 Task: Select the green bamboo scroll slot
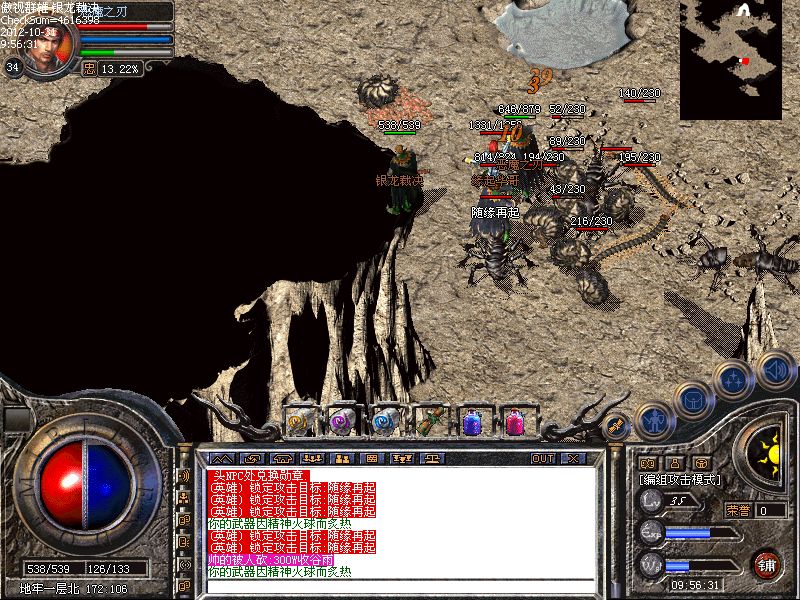429,421
